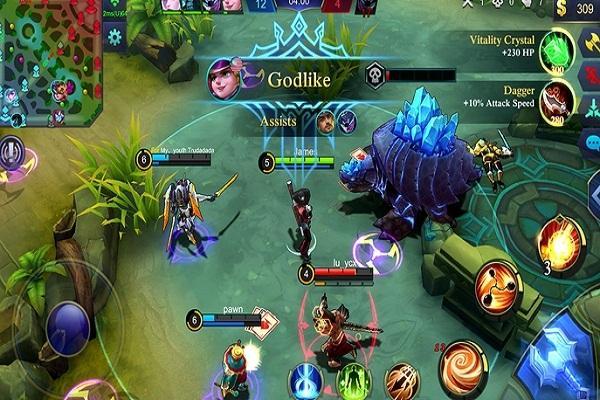Screen dimensions: 600x400
Task: Use the blue recall spell icon
Action: (307, 381)
